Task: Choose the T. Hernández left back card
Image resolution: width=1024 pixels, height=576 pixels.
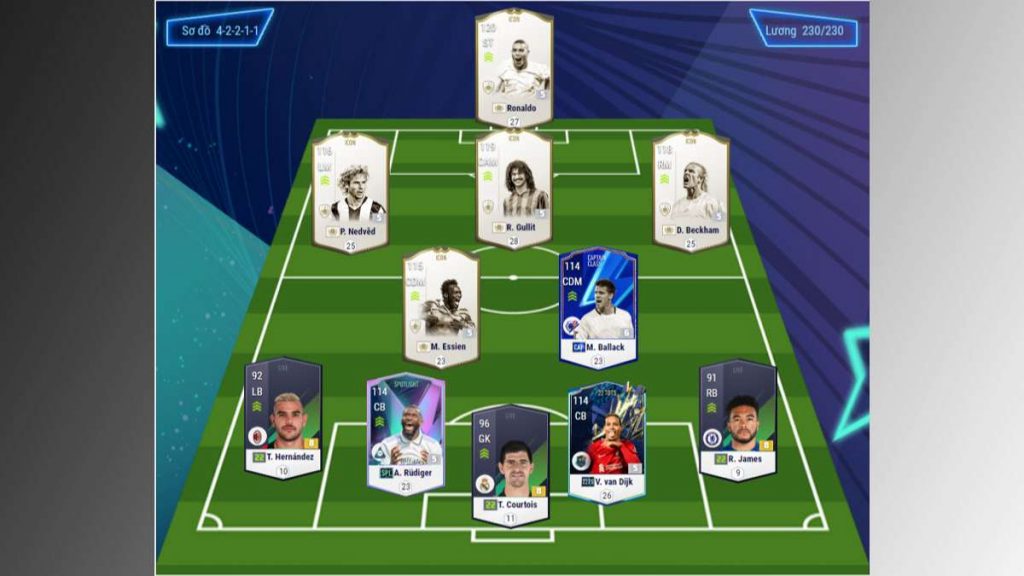Action: [x=283, y=416]
